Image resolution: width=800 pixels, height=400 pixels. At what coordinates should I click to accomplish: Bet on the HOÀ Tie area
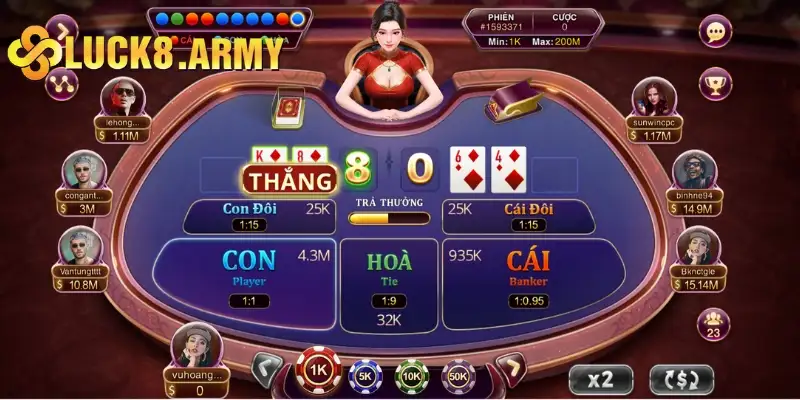[389, 273]
